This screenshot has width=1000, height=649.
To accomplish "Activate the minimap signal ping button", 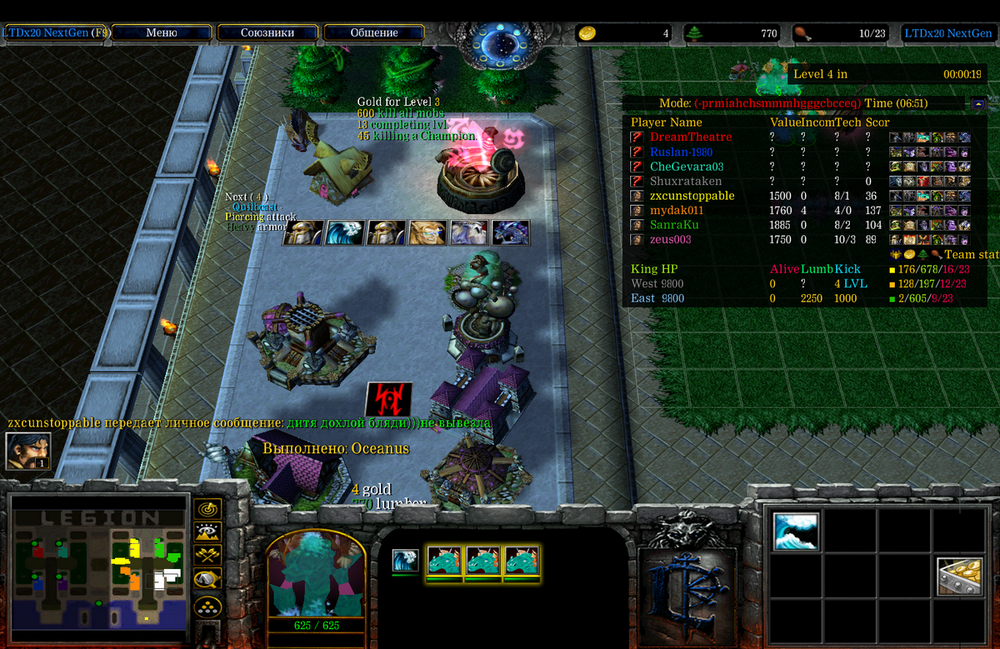I will [x=207, y=509].
